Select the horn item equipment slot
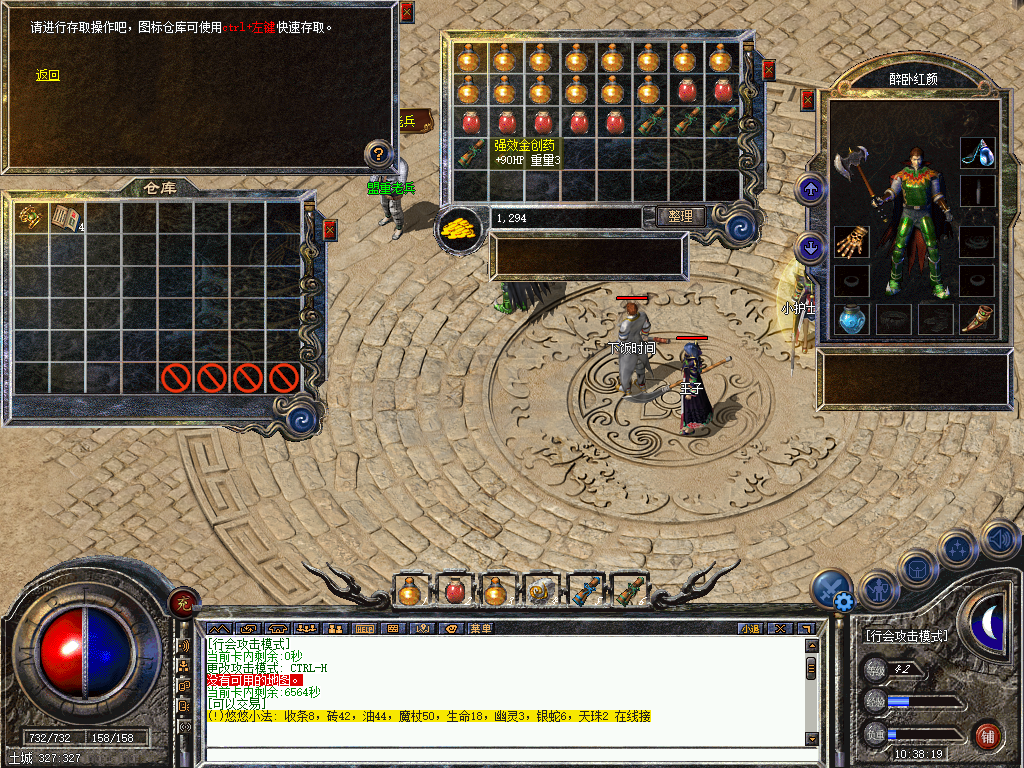 (x=977, y=319)
